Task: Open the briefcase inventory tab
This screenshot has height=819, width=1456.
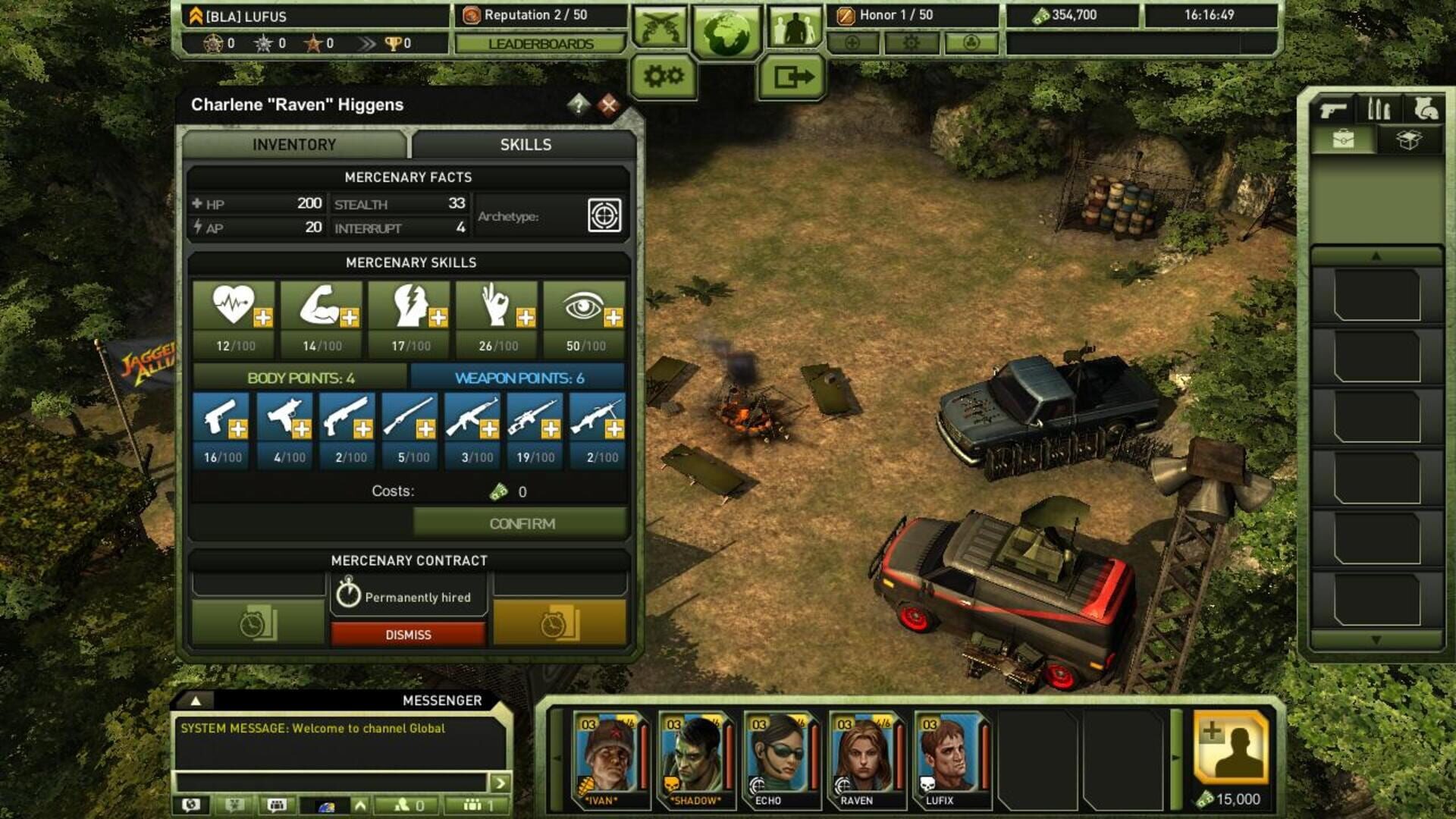Action: [x=1342, y=138]
